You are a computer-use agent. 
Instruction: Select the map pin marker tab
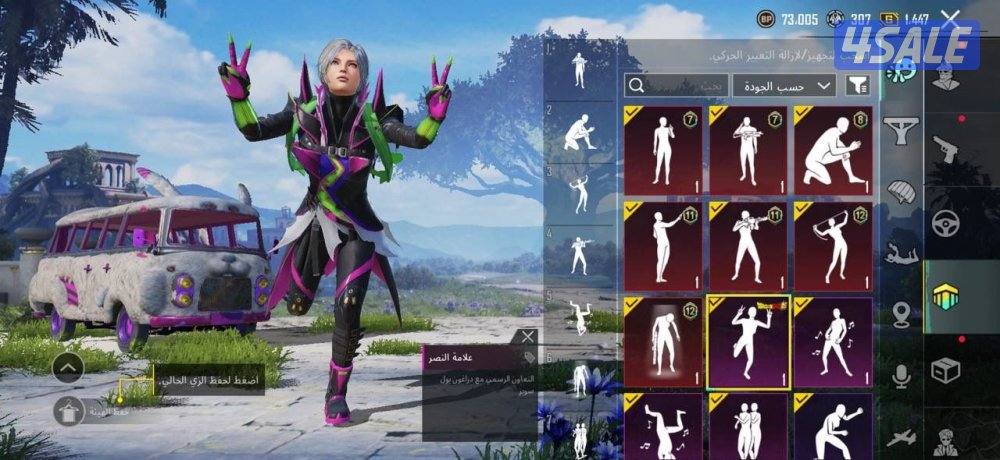pos(902,314)
